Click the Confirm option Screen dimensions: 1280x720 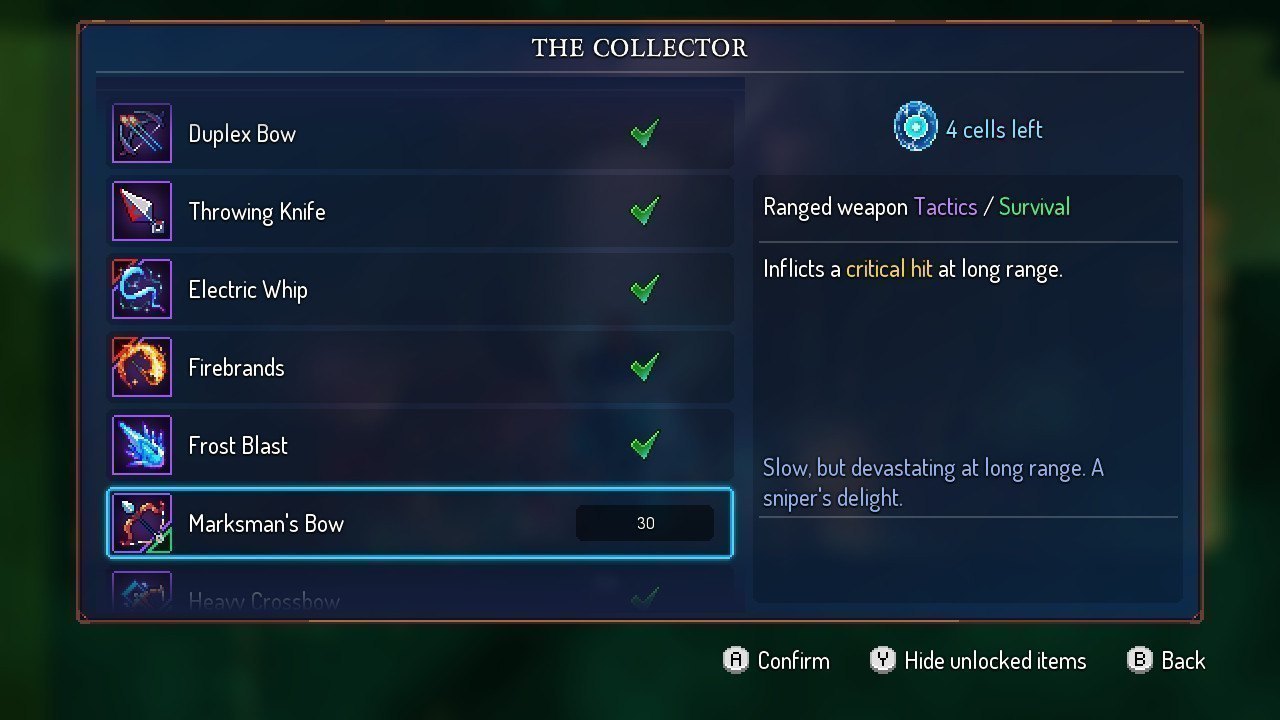point(777,661)
